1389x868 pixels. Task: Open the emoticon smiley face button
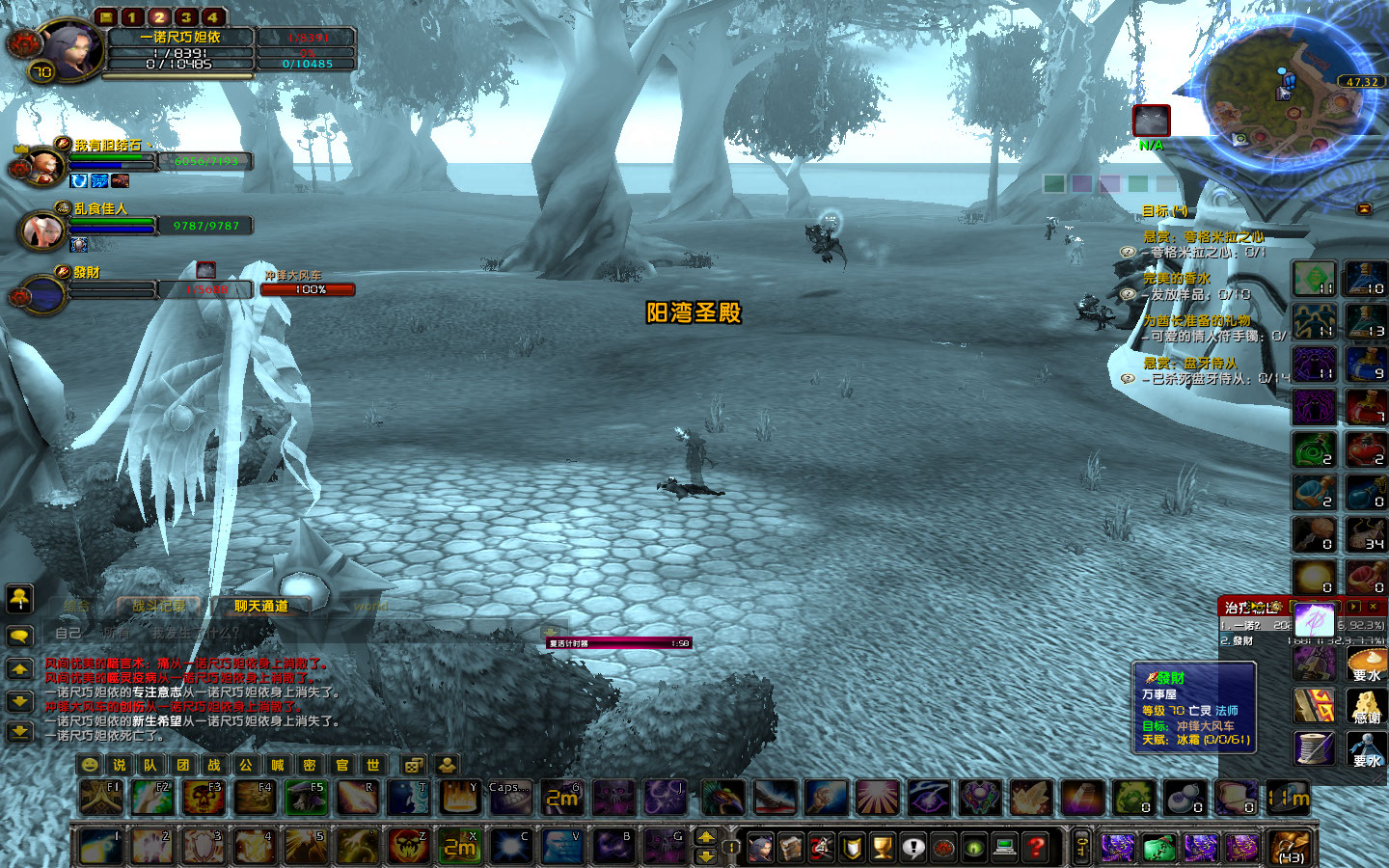pos(90,765)
